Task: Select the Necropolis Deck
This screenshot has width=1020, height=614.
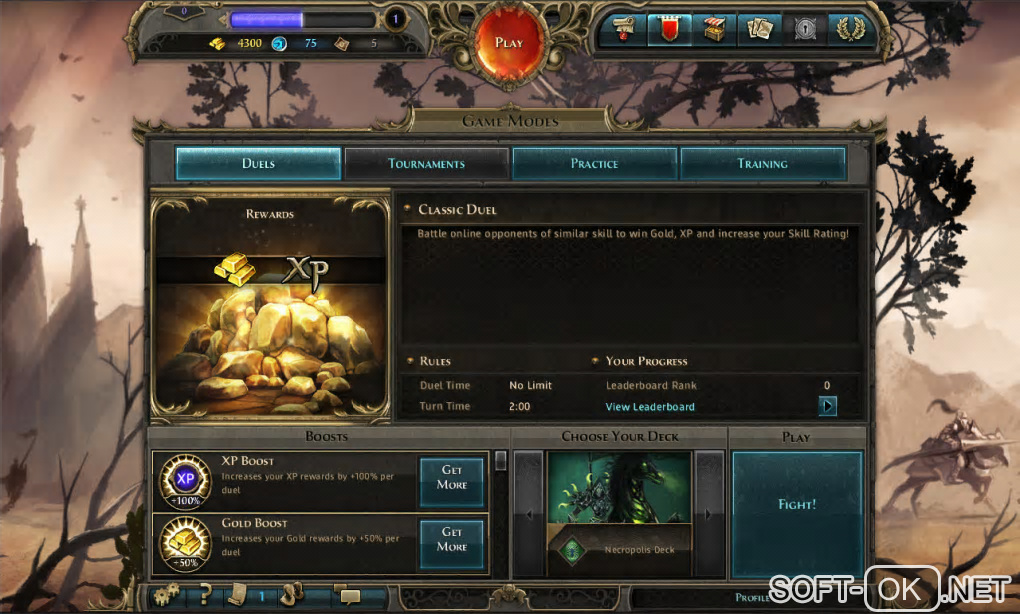Action: (x=619, y=514)
